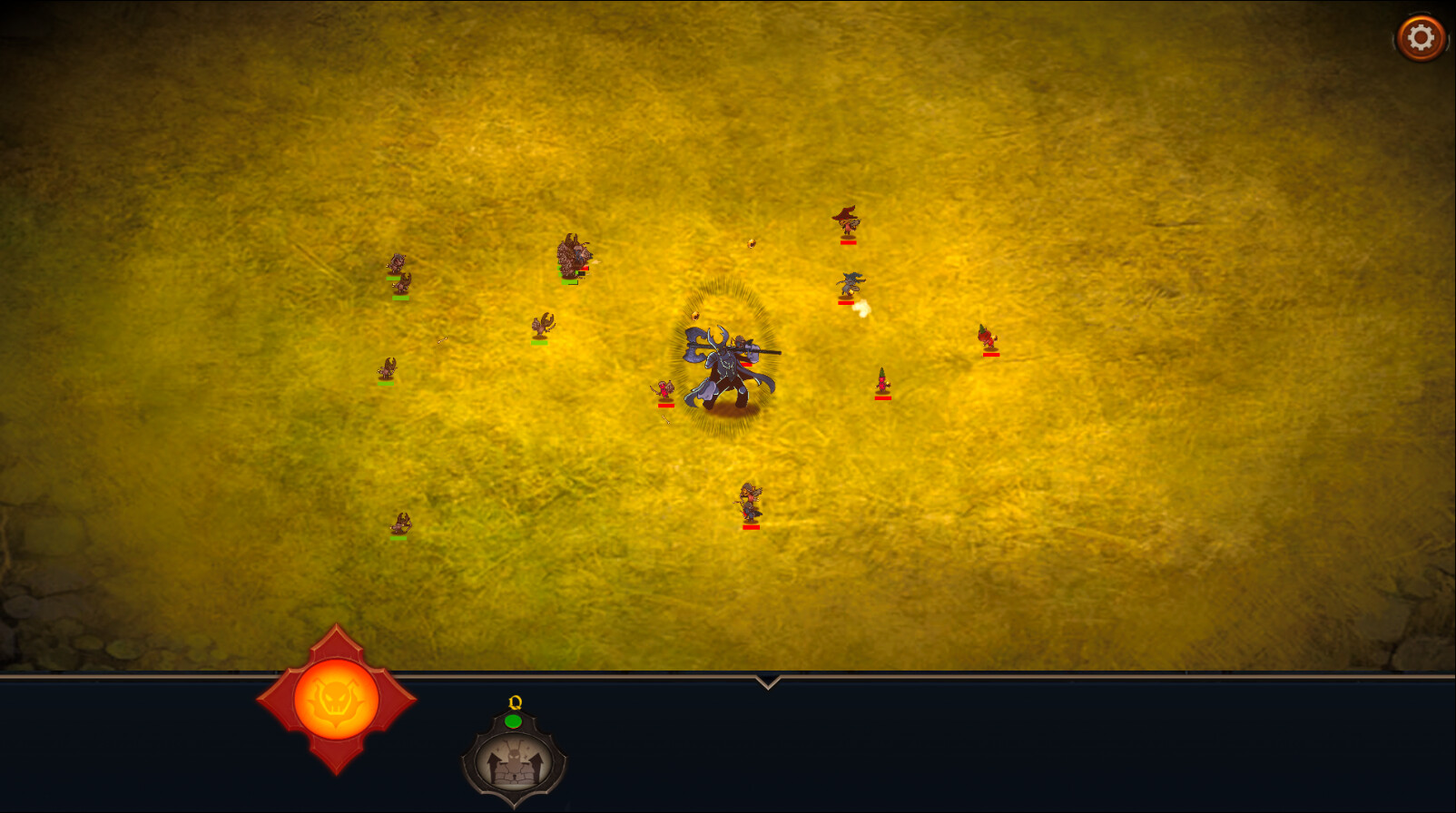Select the blue werewolf enemy with red health bar
Screen dimensions: 1456x813
point(849,284)
